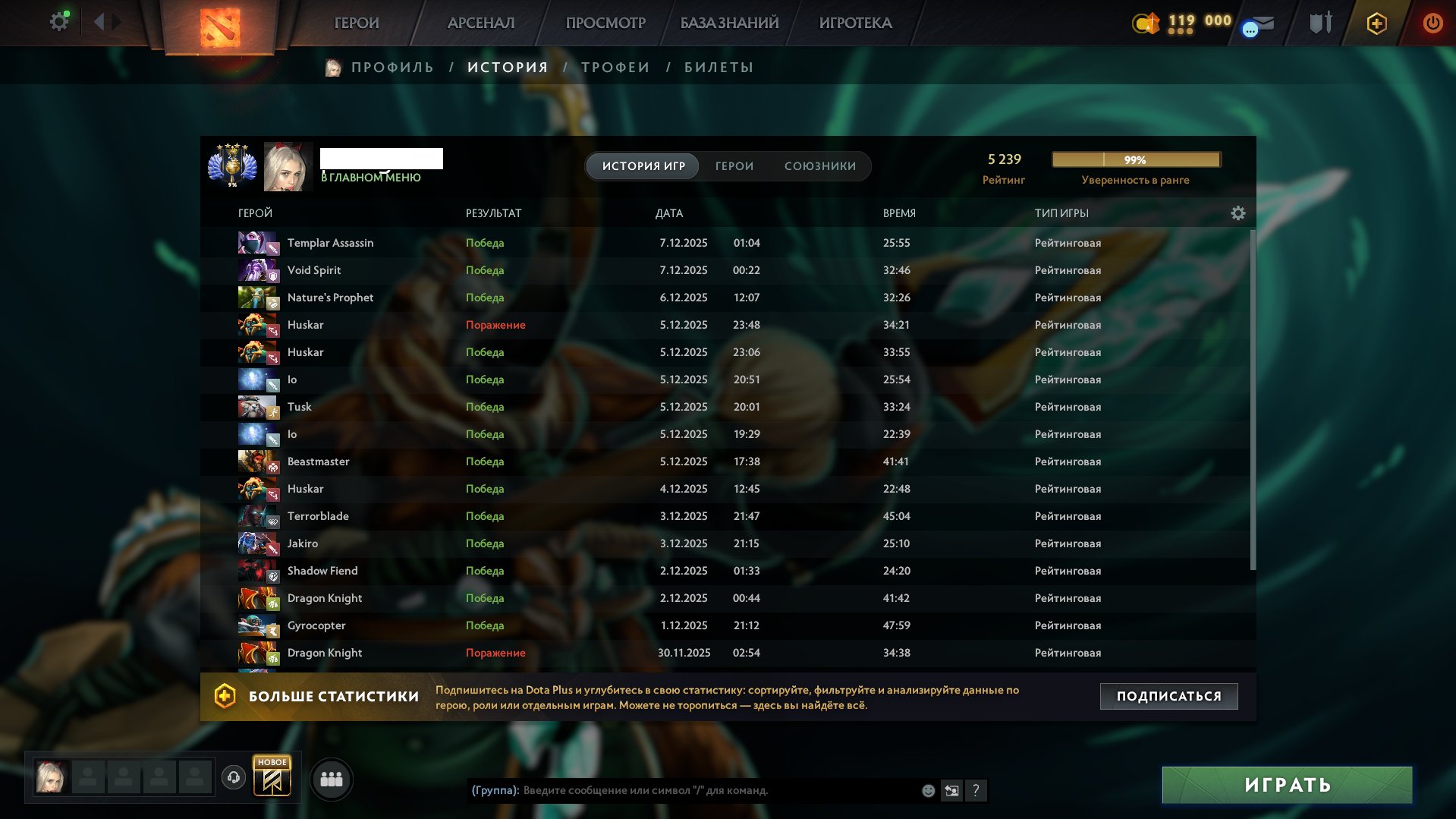Switch to the ТРОФЕИ tab

point(614,67)
